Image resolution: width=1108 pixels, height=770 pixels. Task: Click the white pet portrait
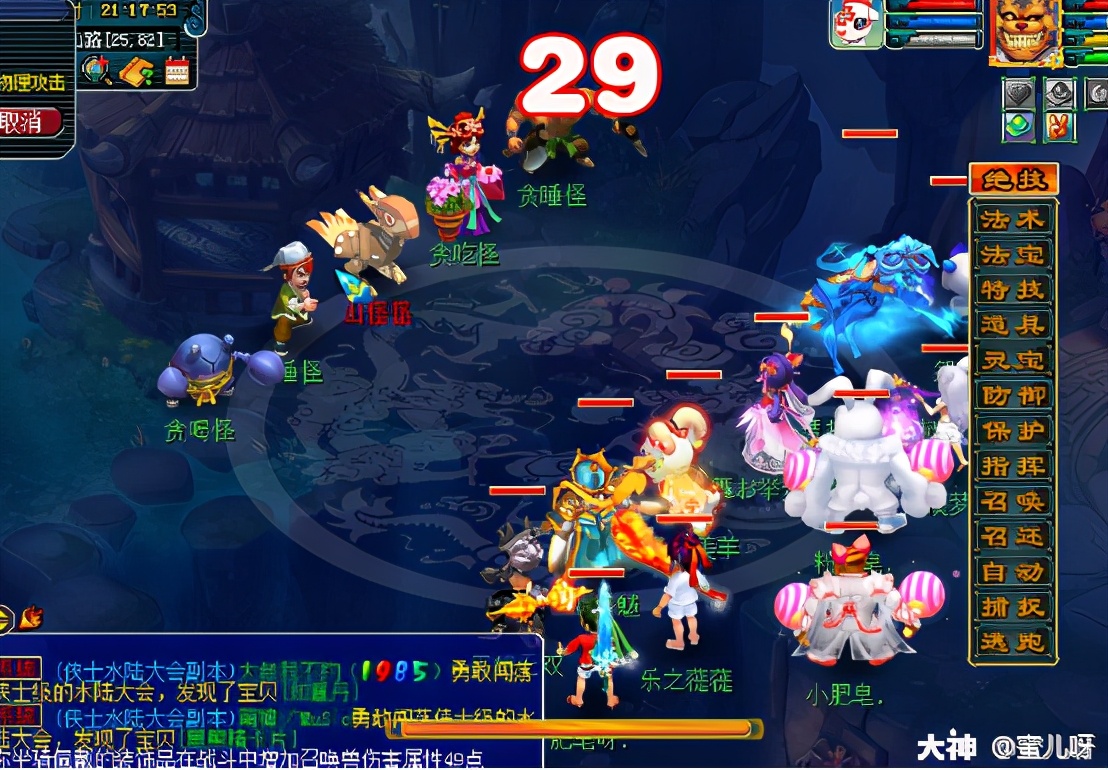click(x=855, y=24)
